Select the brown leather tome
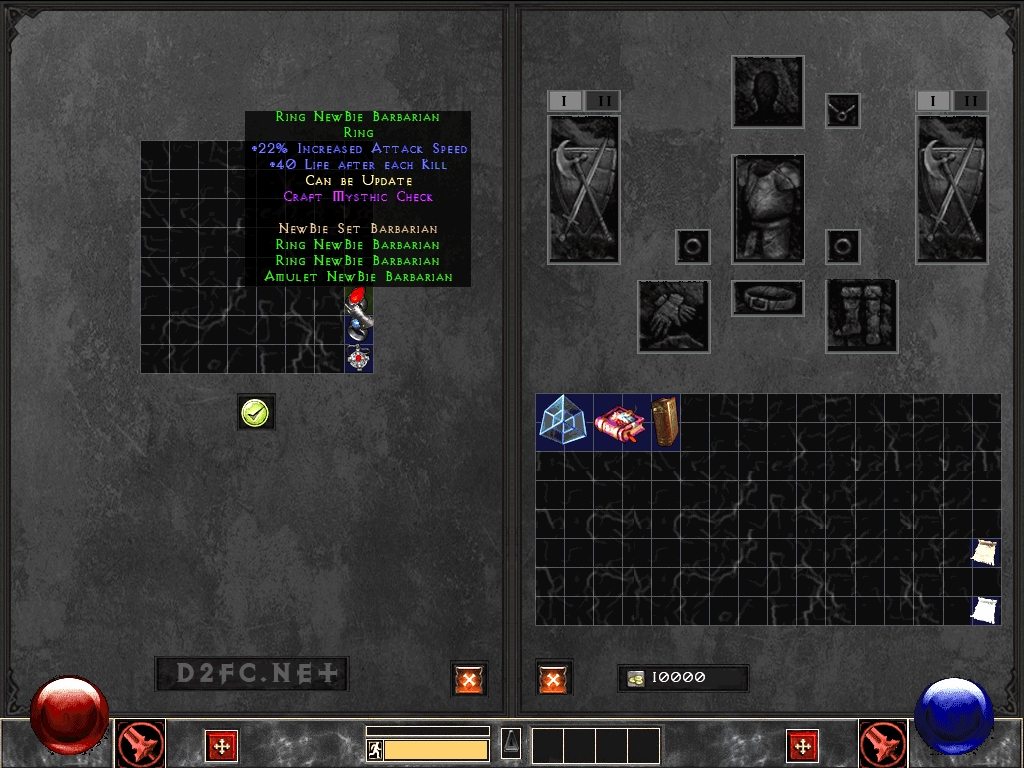1024x768 pixels. (x=666, y=422)
